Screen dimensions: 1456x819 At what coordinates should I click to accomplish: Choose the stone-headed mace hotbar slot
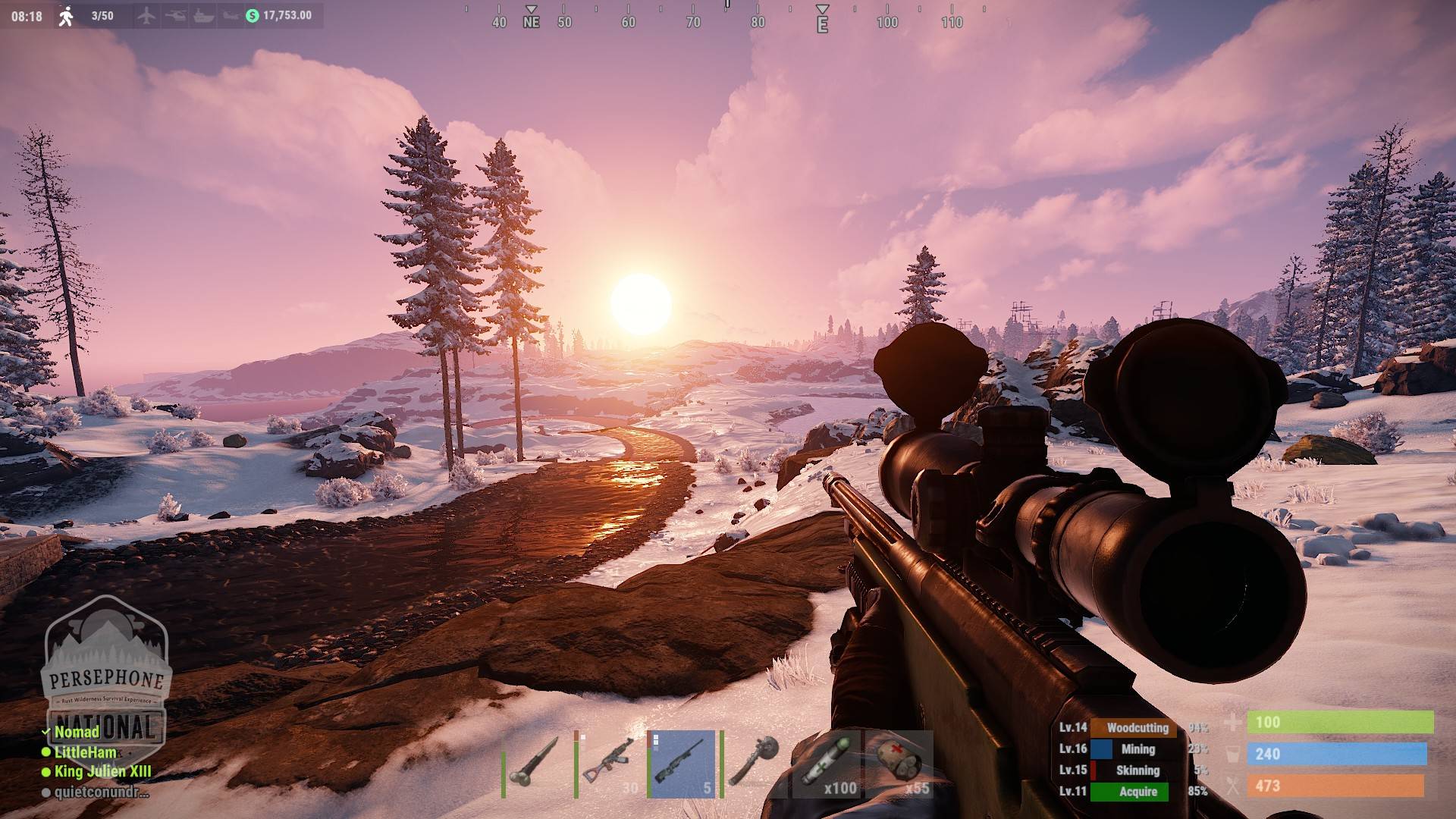point(754,764)
